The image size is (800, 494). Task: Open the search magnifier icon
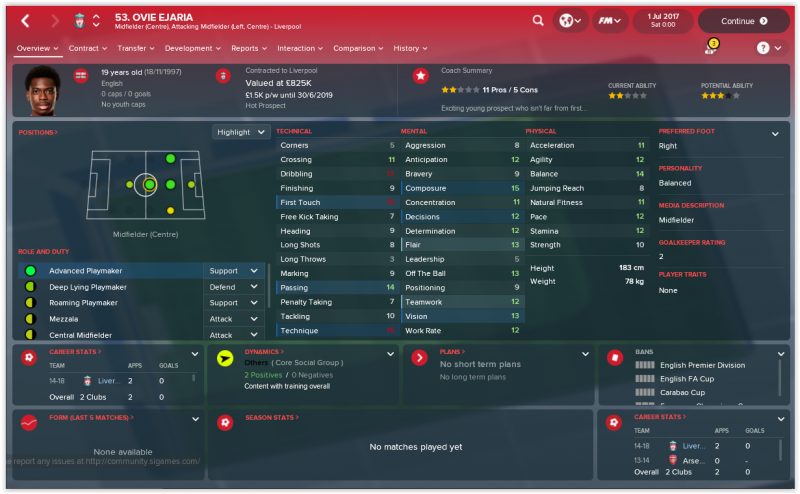coord(538,20)
